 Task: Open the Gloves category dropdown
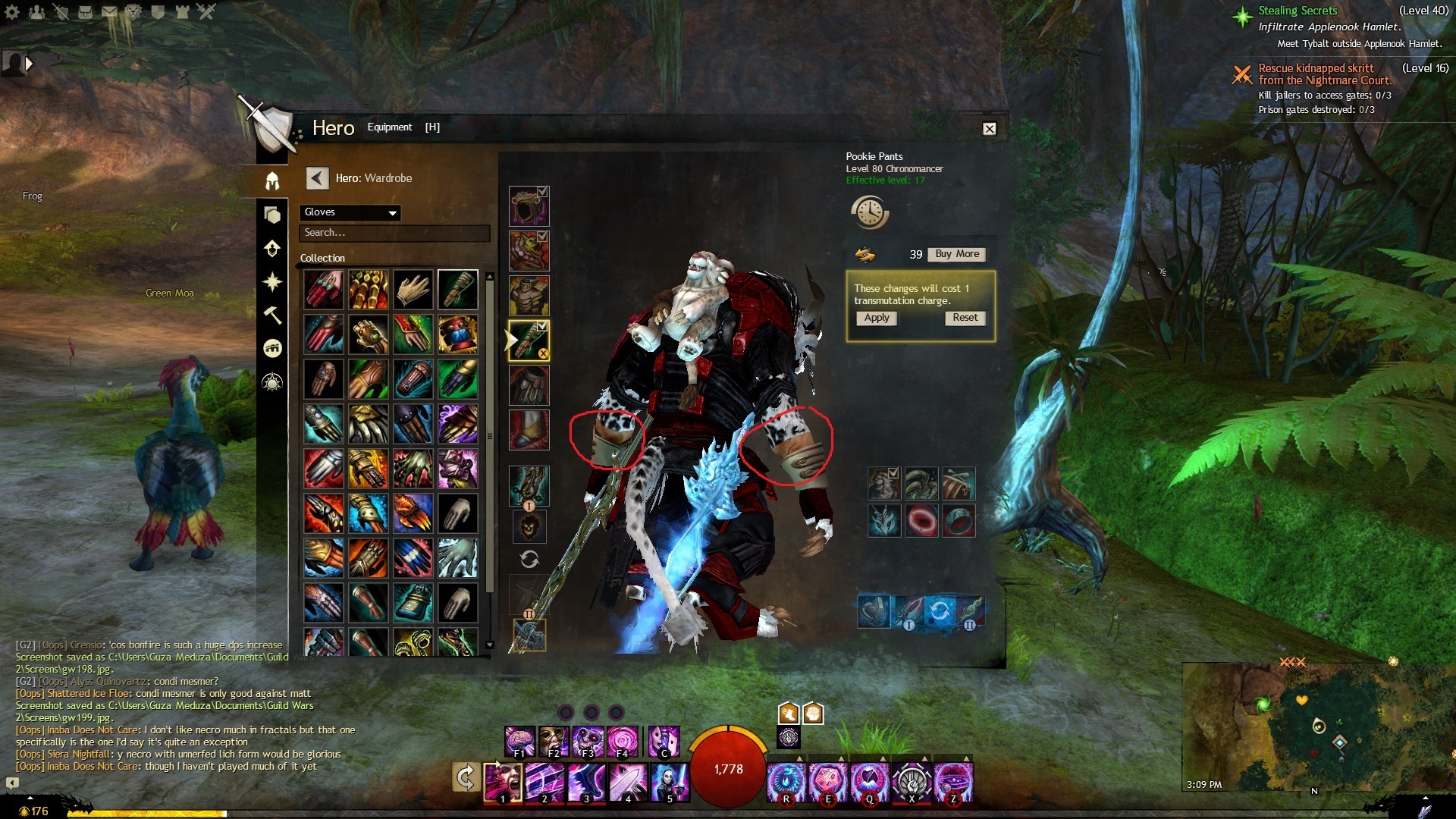[x=350, y=212]
